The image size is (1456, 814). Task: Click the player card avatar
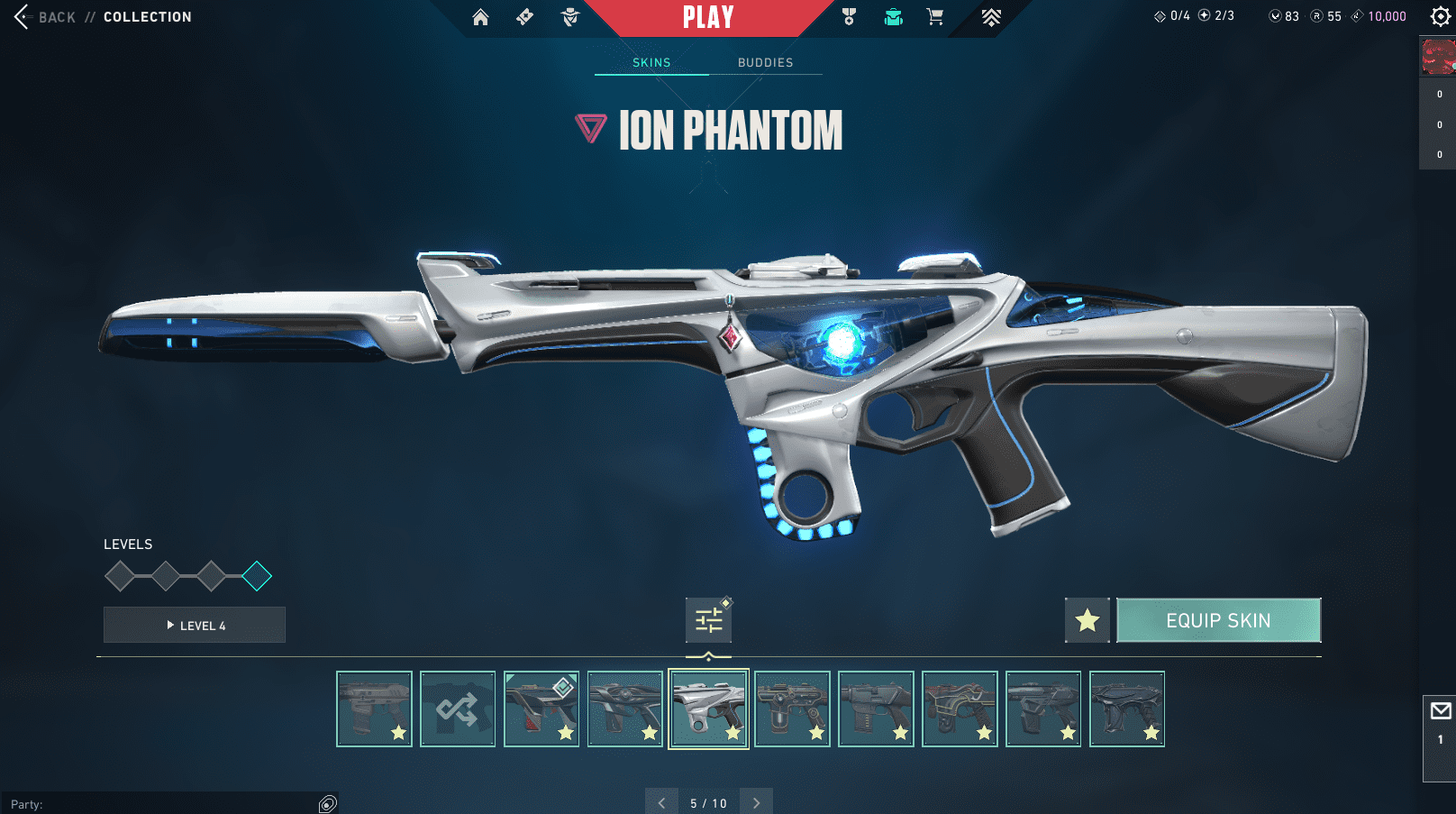click(x=1437, y=56)
